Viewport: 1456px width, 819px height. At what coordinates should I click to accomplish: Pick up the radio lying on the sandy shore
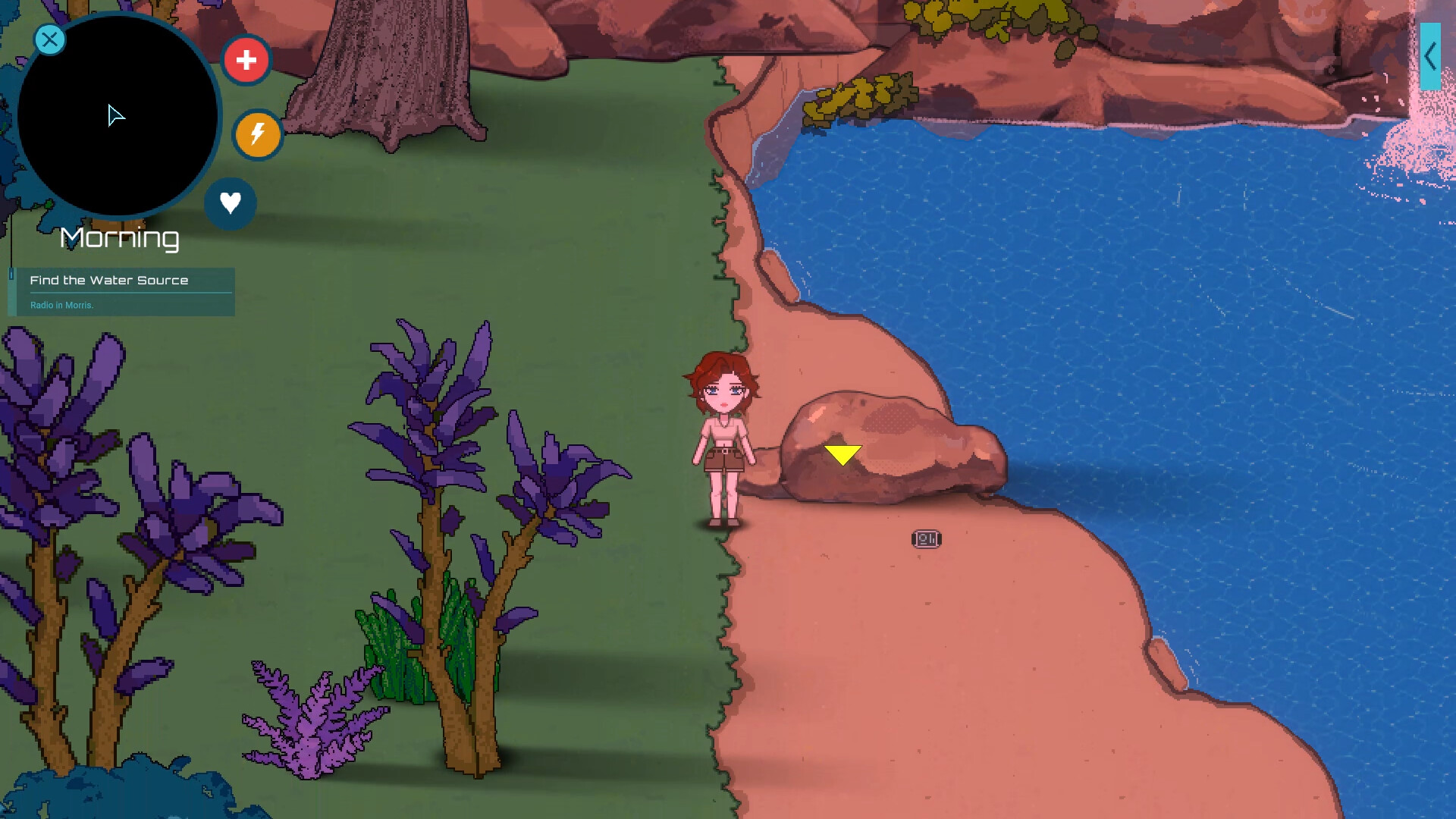[x=927, y=538]
